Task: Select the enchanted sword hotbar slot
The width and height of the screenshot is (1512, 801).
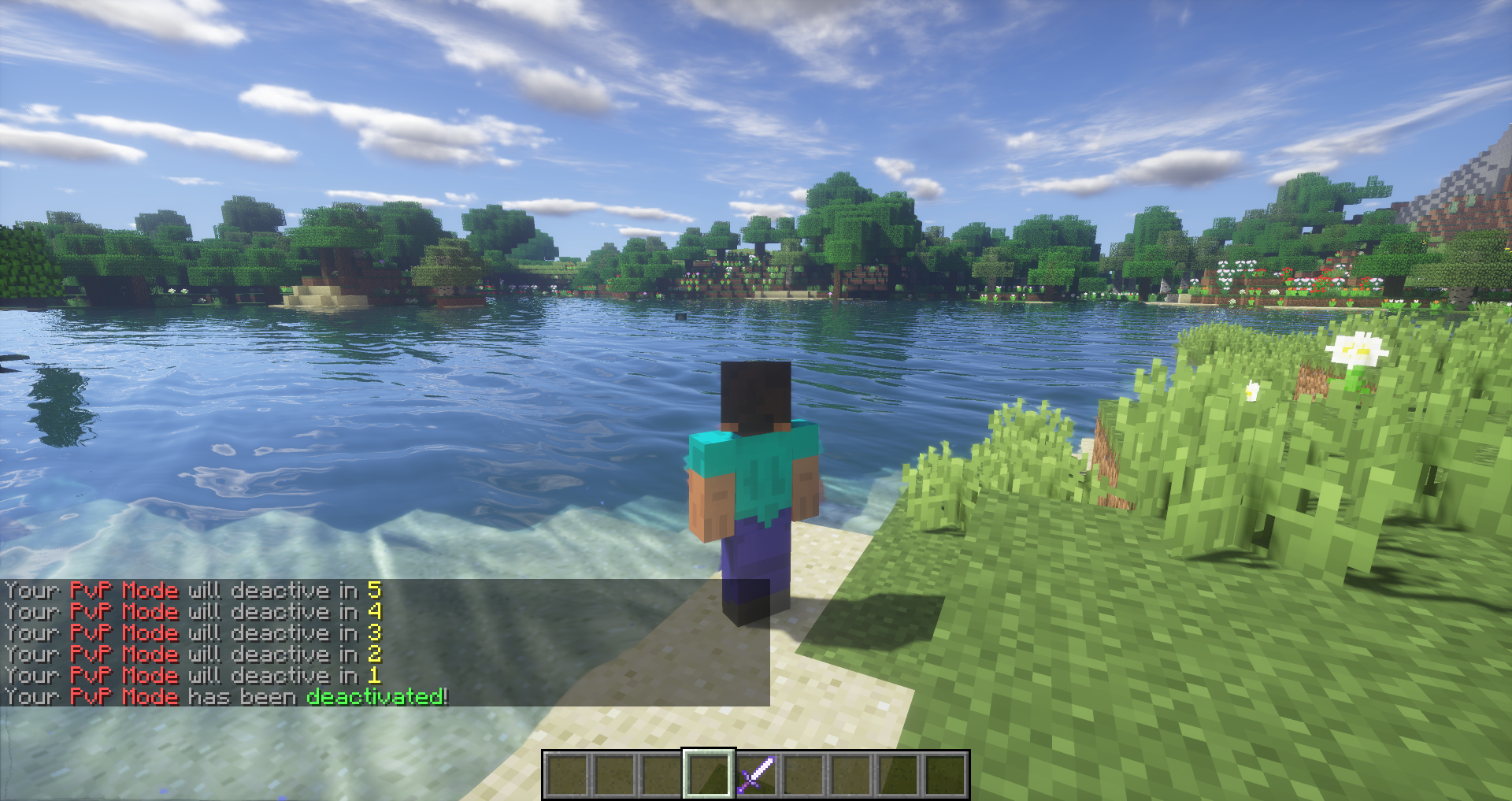Action: [x=756, y=774]
